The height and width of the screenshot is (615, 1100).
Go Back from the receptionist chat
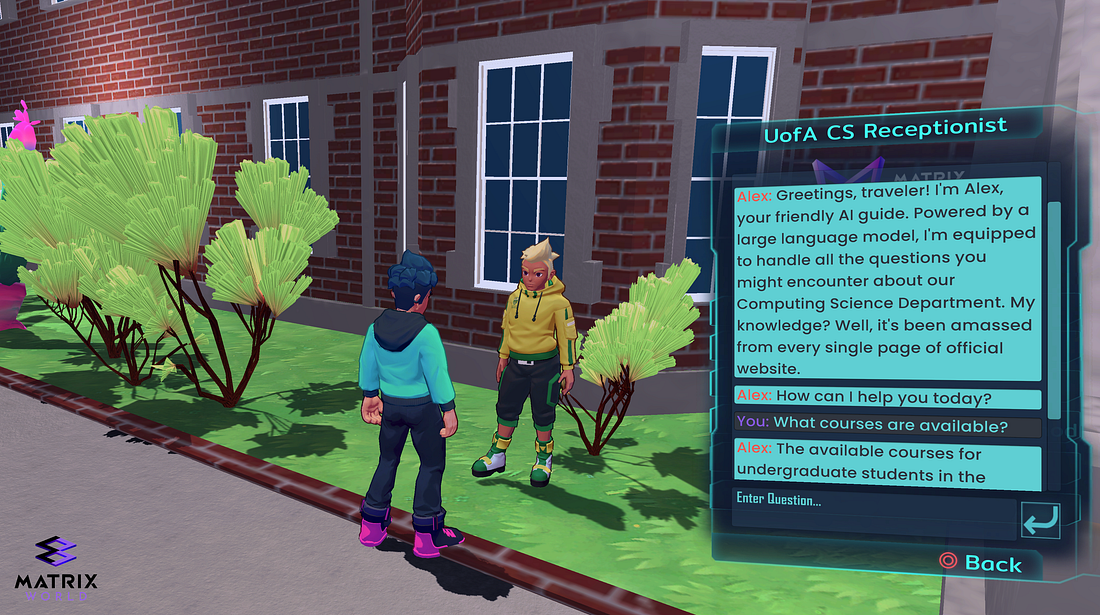(982, 563)
